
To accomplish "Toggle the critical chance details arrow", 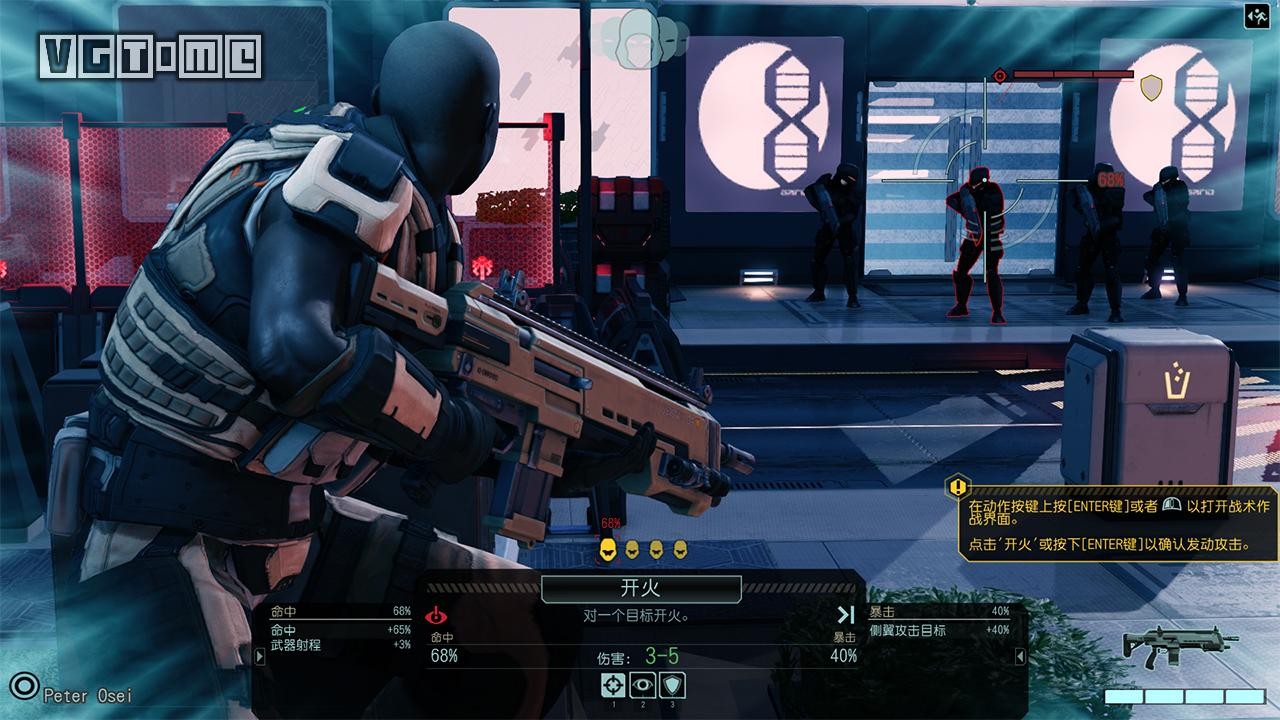I will click(1020, 656).
